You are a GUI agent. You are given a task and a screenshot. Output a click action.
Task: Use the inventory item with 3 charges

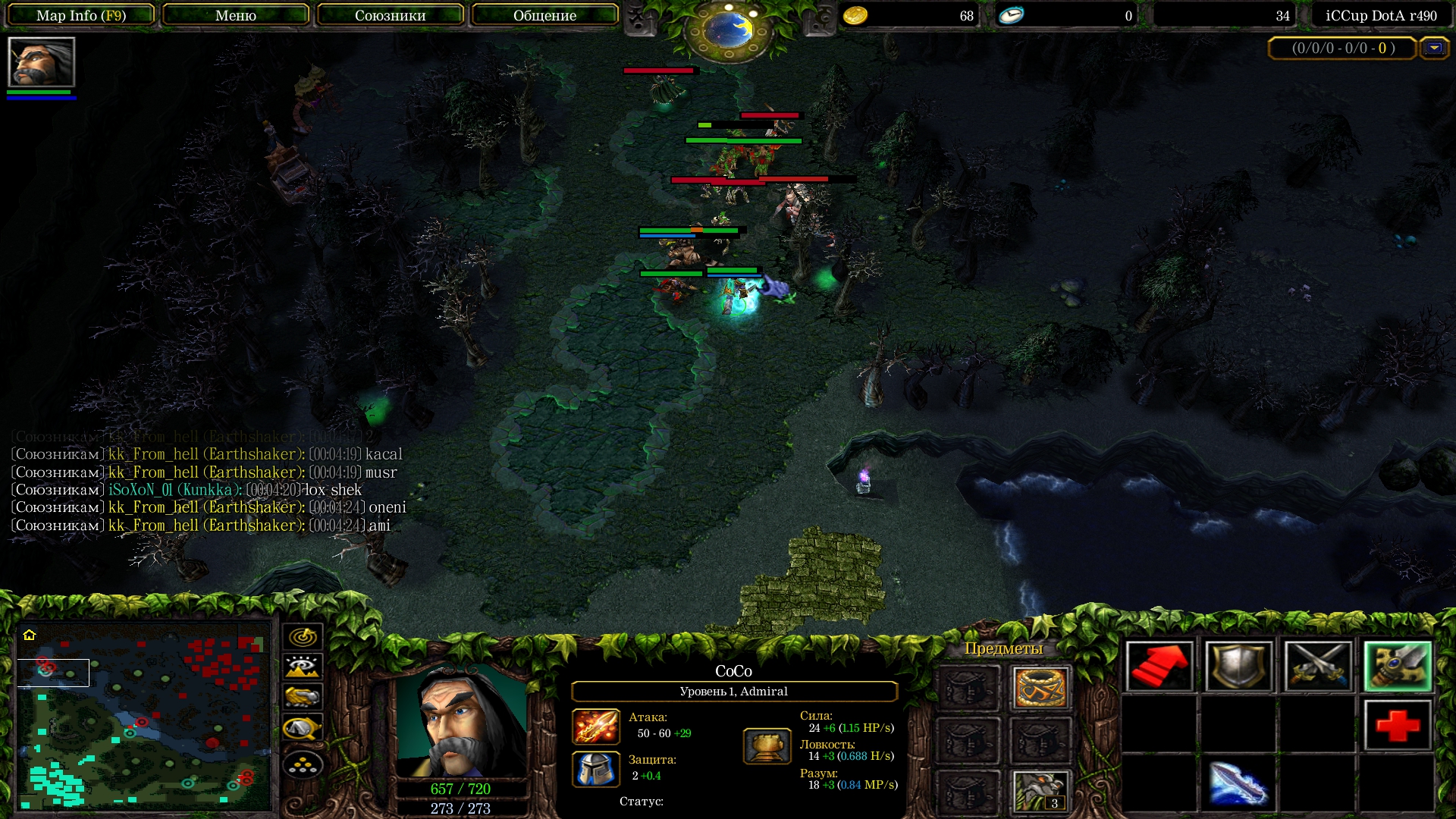click(1040, 792)
